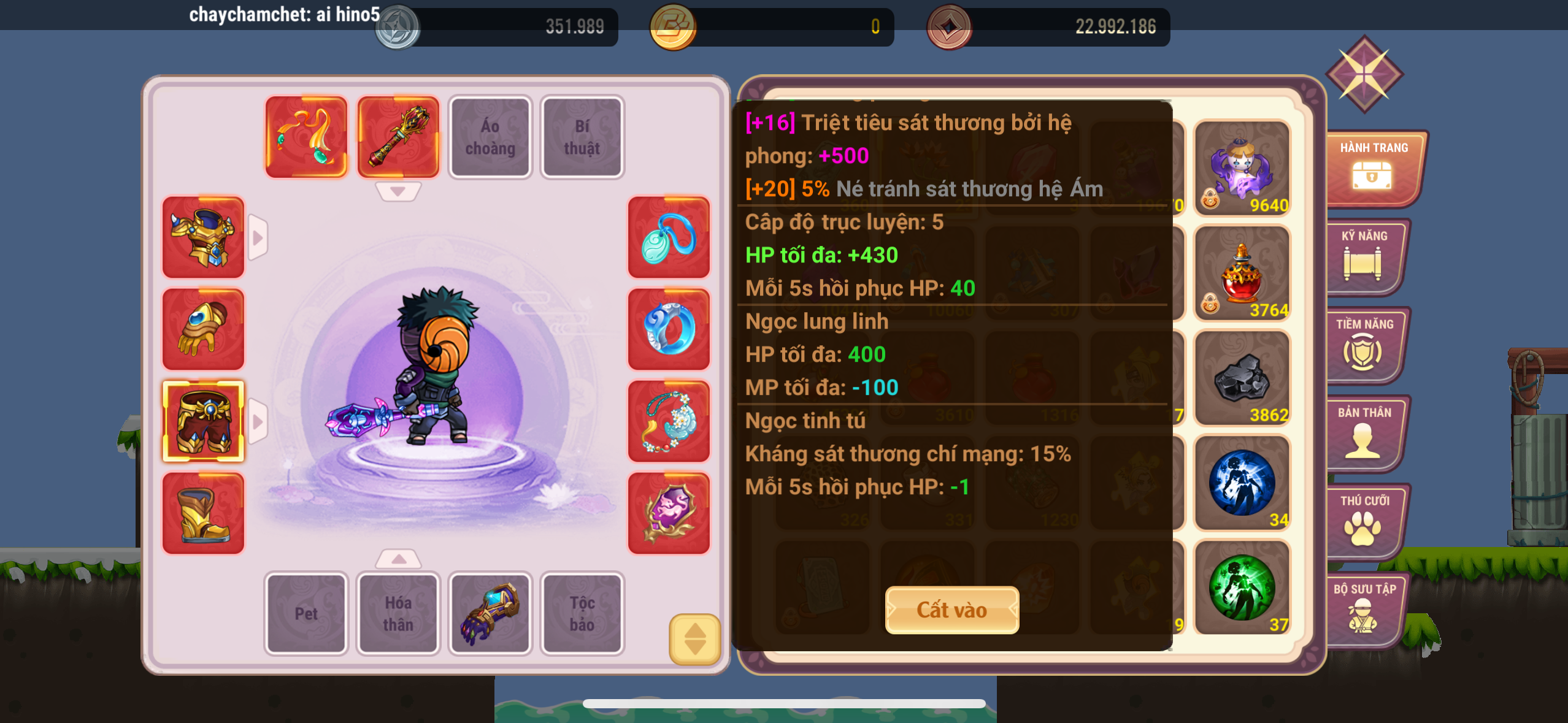Close the inventory with the X button
1568x723 pixels.
coord(1364,74)
